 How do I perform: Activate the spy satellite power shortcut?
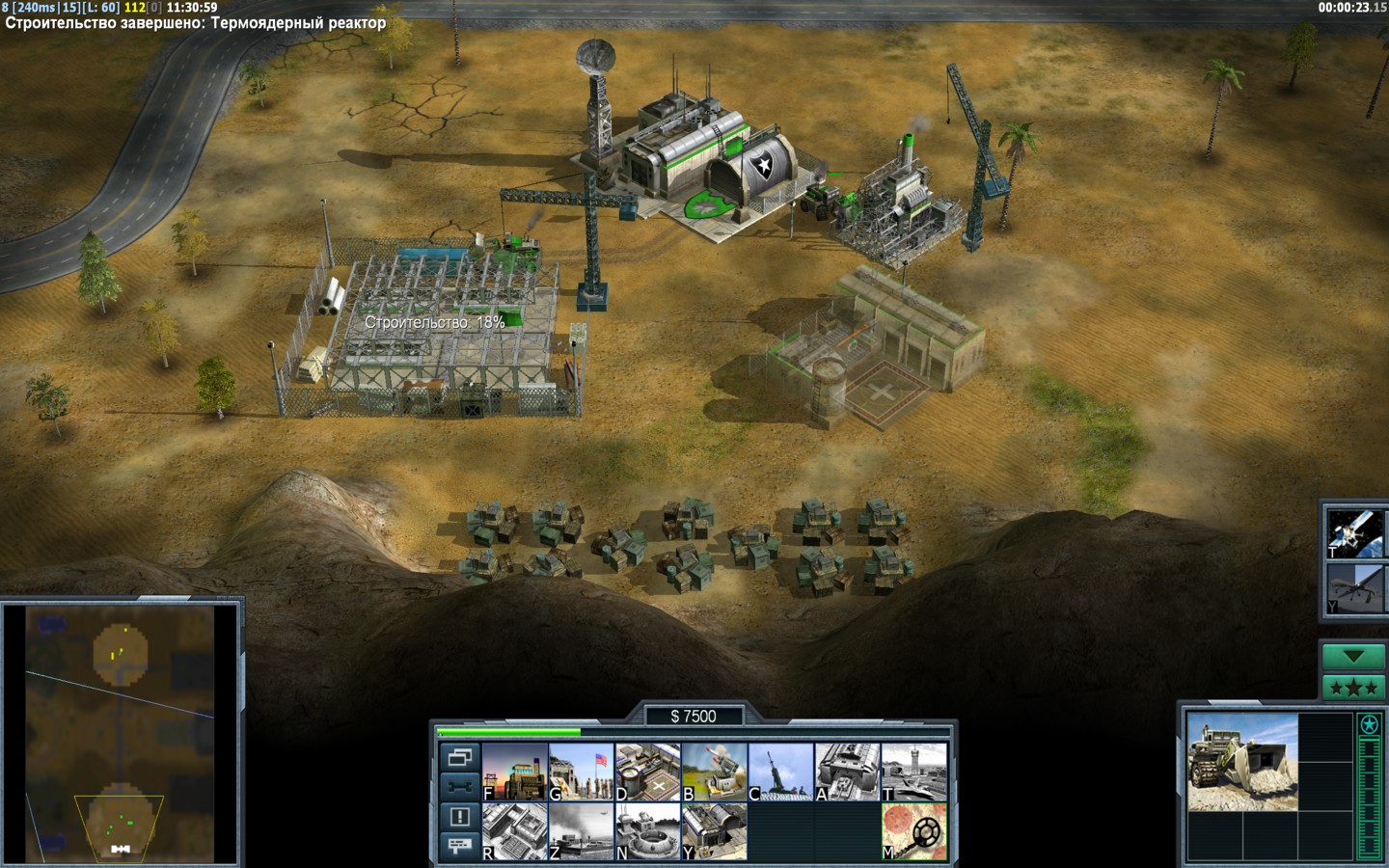click(x=1355, y=532)
